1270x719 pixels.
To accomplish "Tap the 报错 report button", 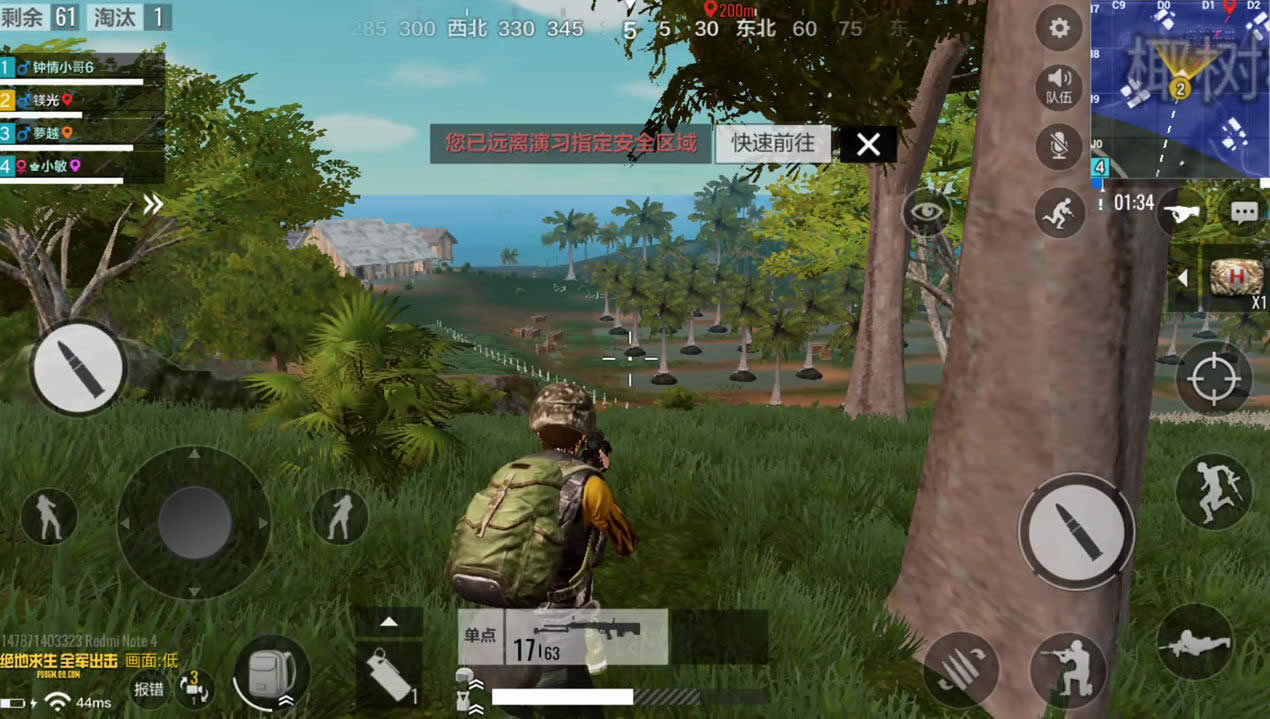I will (x=149, y=688).
